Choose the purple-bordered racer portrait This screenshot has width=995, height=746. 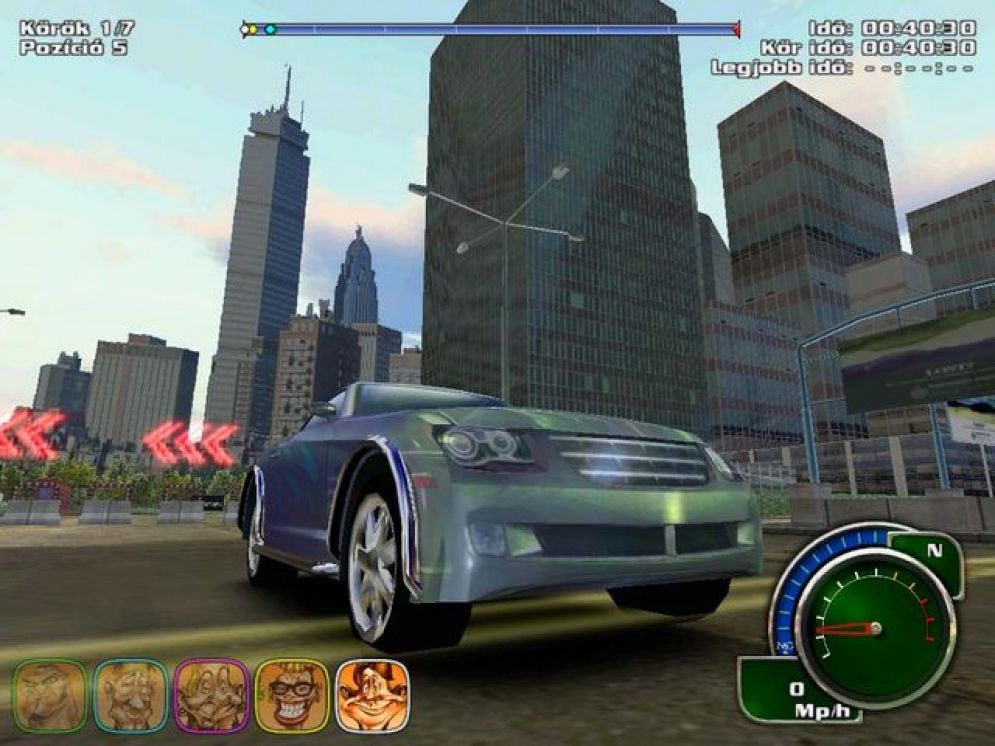coord(211,696)
